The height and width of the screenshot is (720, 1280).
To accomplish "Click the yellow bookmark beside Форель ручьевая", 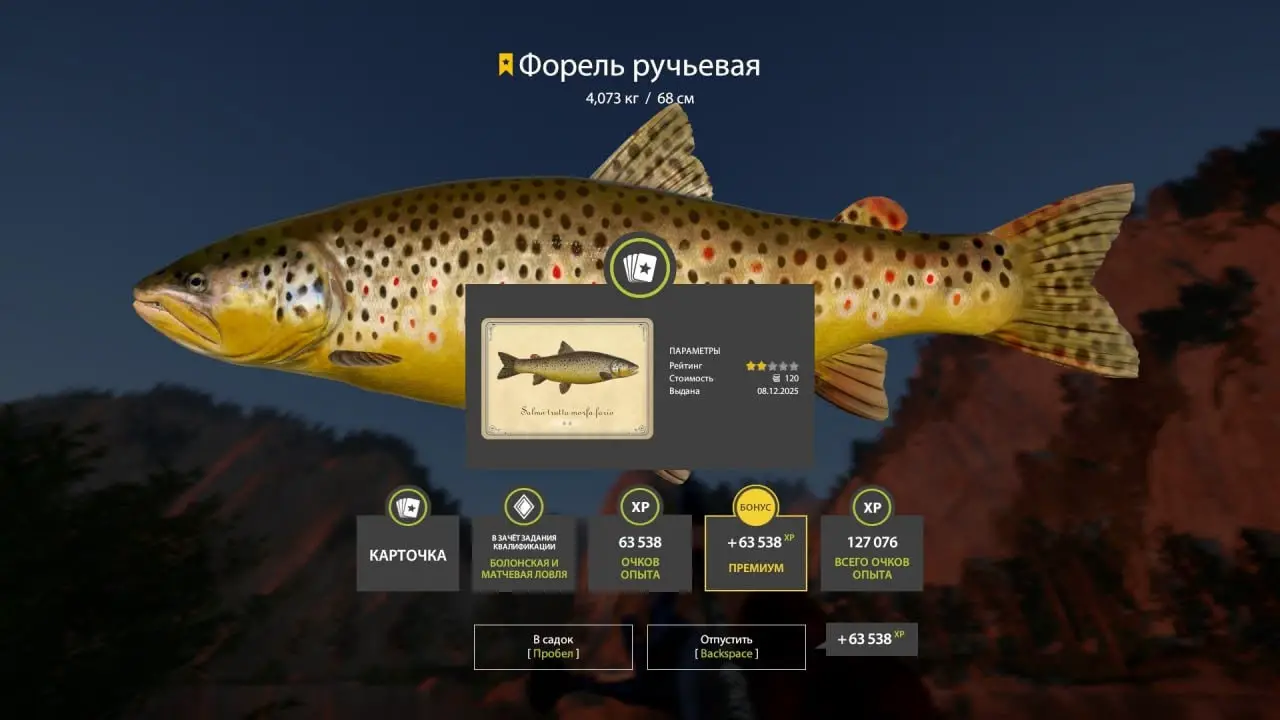I will click(x=505, y=62).
